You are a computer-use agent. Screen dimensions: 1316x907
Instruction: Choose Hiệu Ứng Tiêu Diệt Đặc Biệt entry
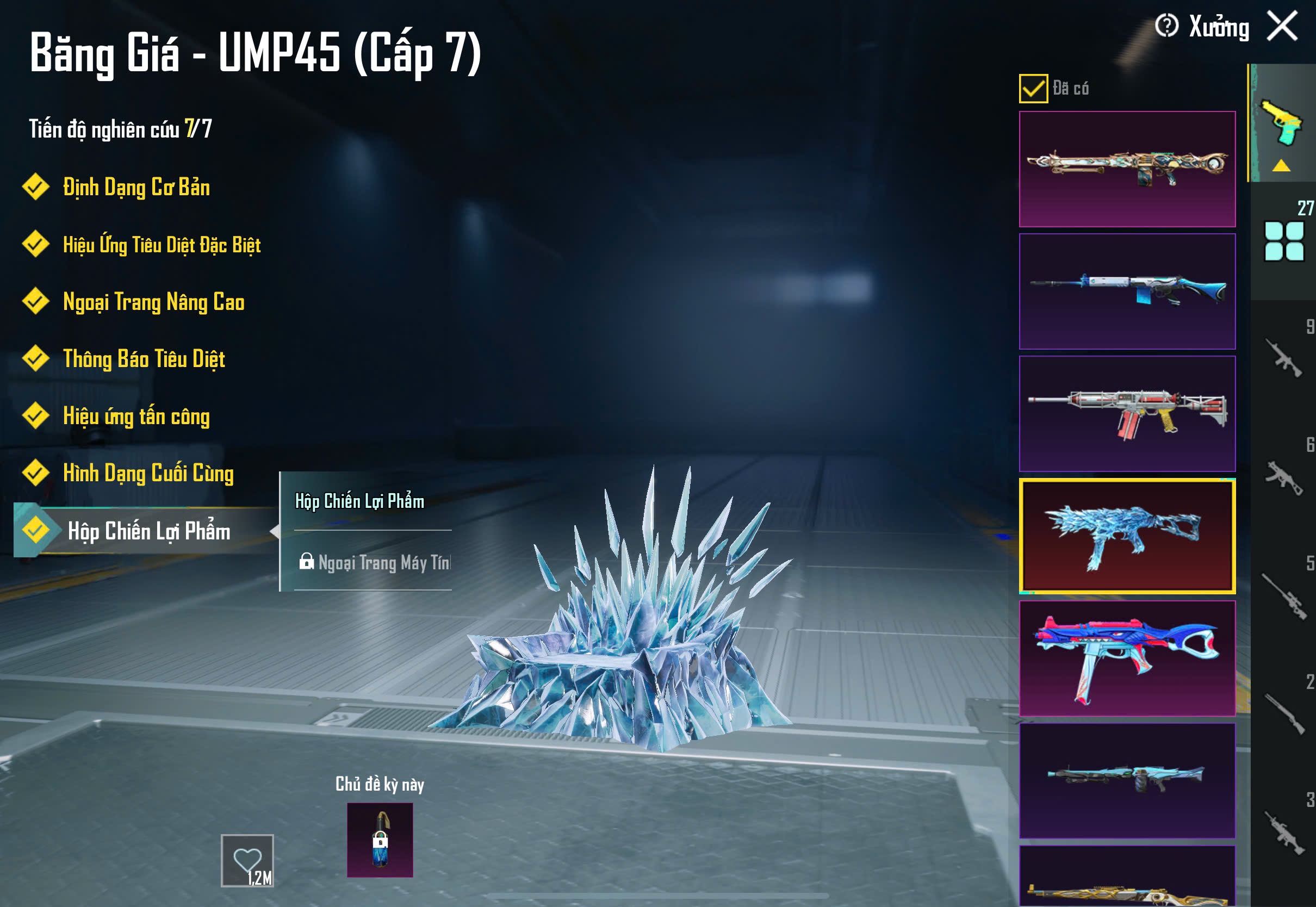pos(162,244)
